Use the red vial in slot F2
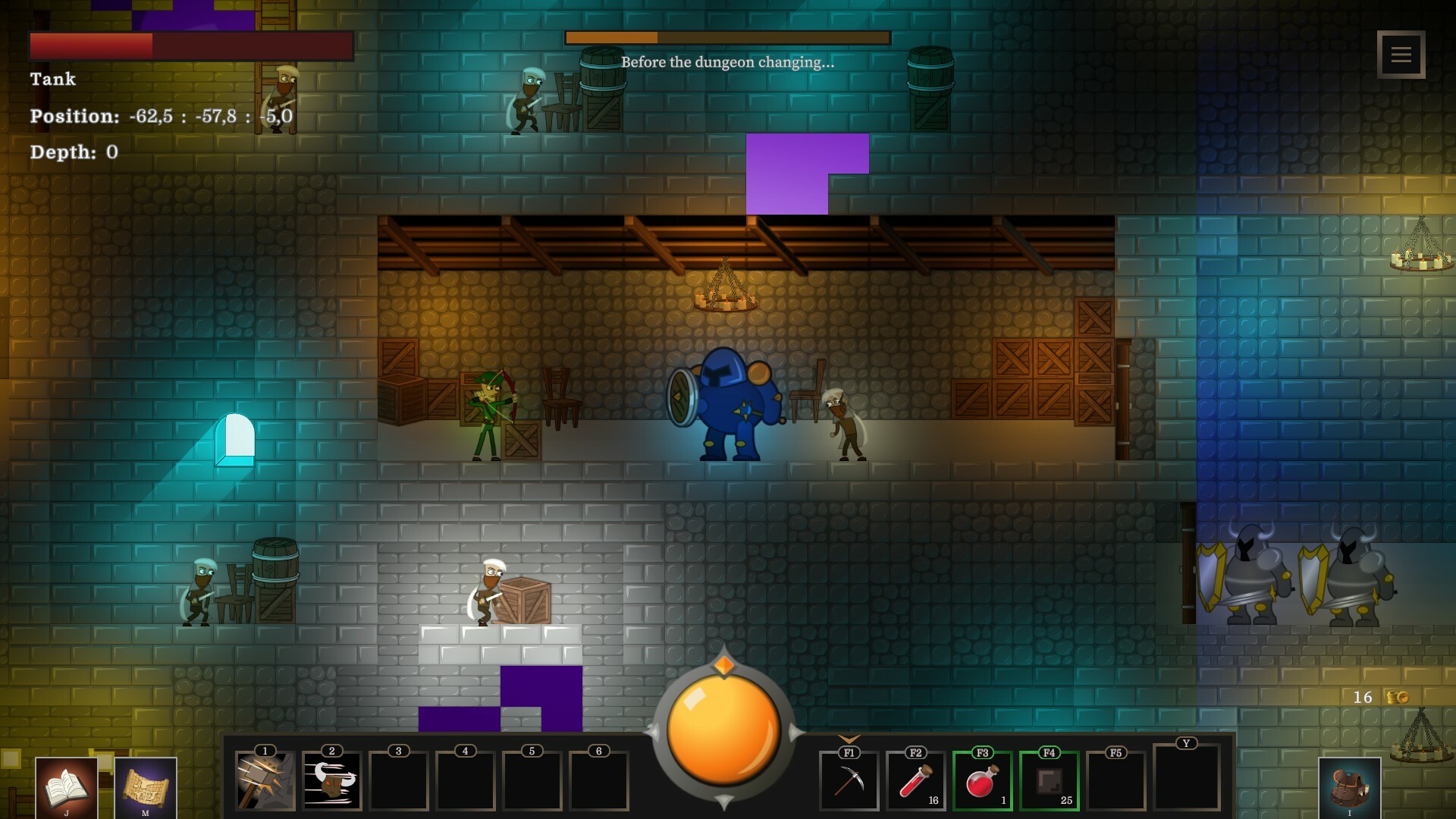 coord(916,781)
